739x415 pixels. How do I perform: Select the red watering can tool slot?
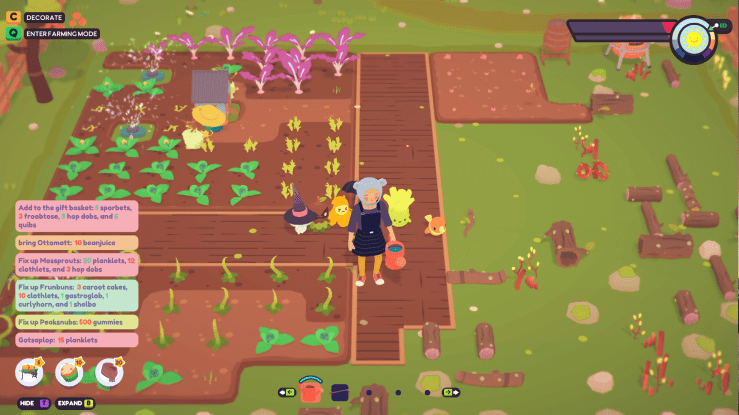[311, 391]
